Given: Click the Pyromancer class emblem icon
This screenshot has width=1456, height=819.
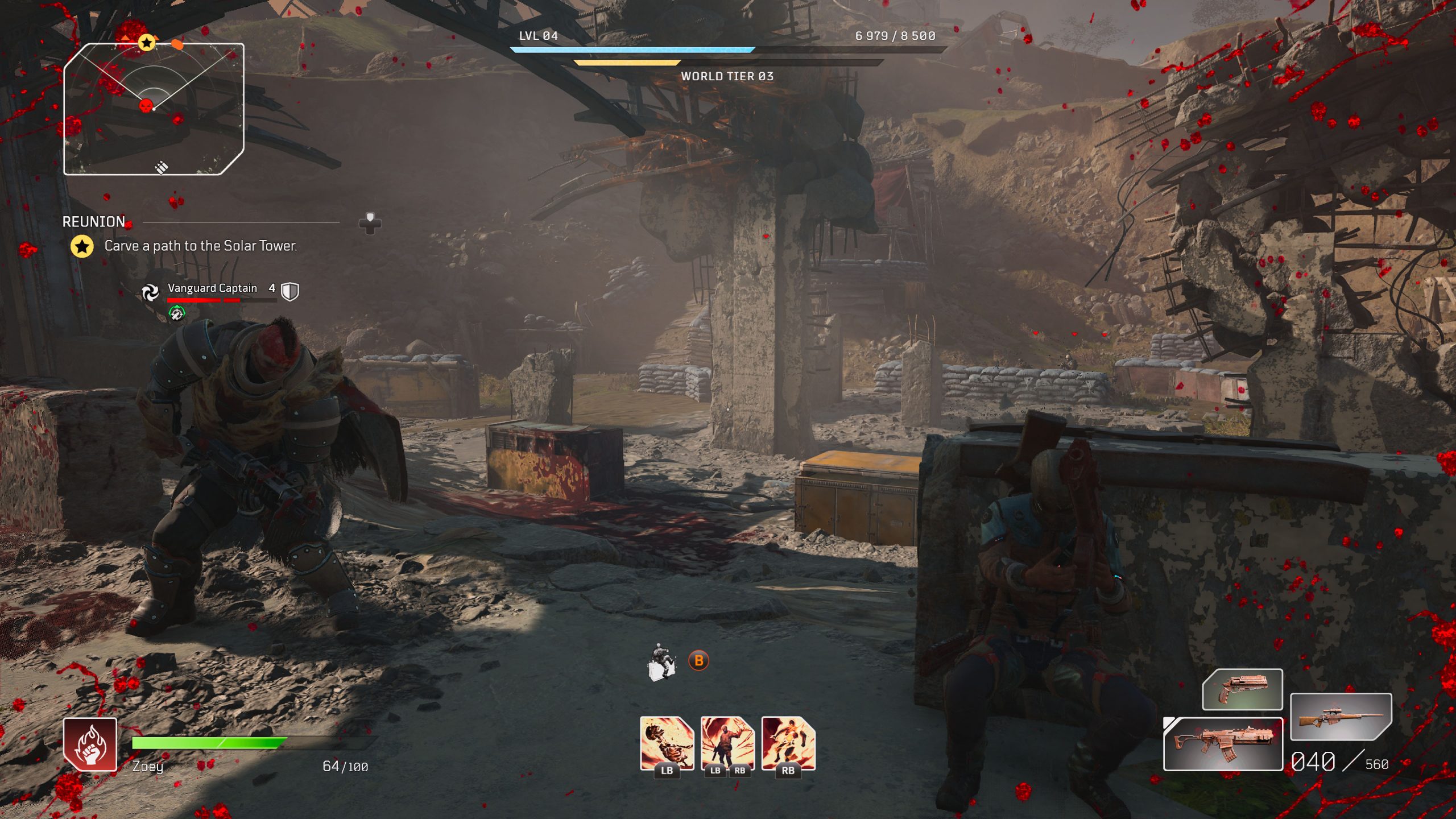Looking at the screenshot, I should click(x=90, y=744).
